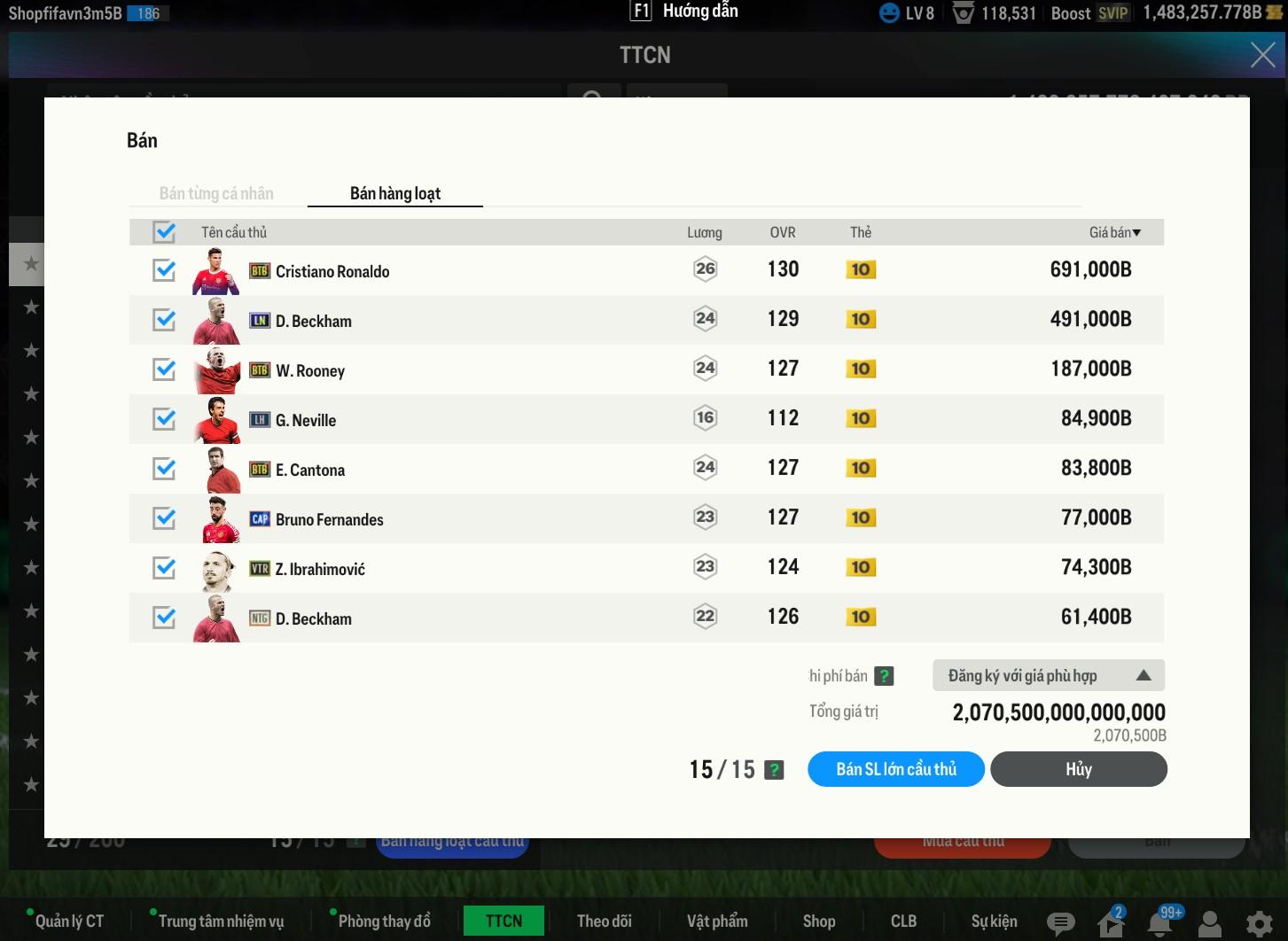Open the Đăng ký với giá phù hợp dropdown
This screenshot has height=941, width=1288.
[1048, 676]
